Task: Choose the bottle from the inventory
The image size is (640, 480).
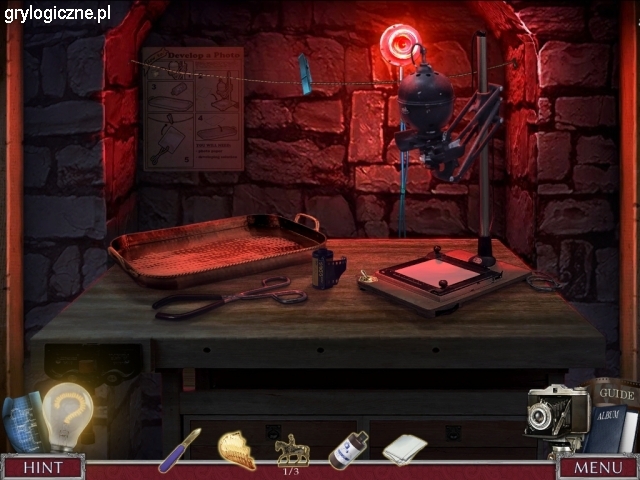Action: [x=348, y=449]
